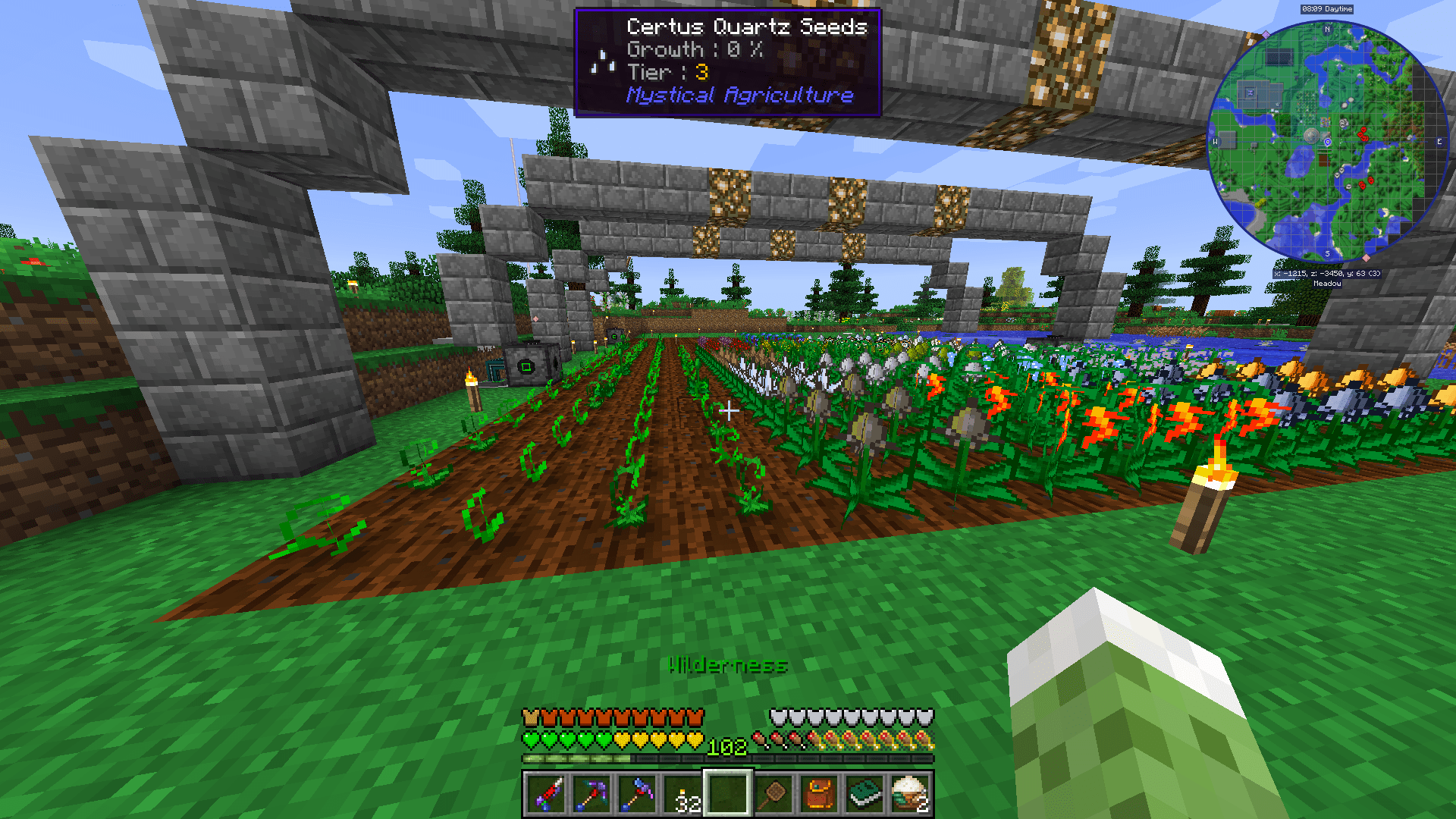Viewport: 1456px width, 819px height.
Task: Click the 08:09 Daytime clock above the minimap
Action: click(x=1327, y=9)
